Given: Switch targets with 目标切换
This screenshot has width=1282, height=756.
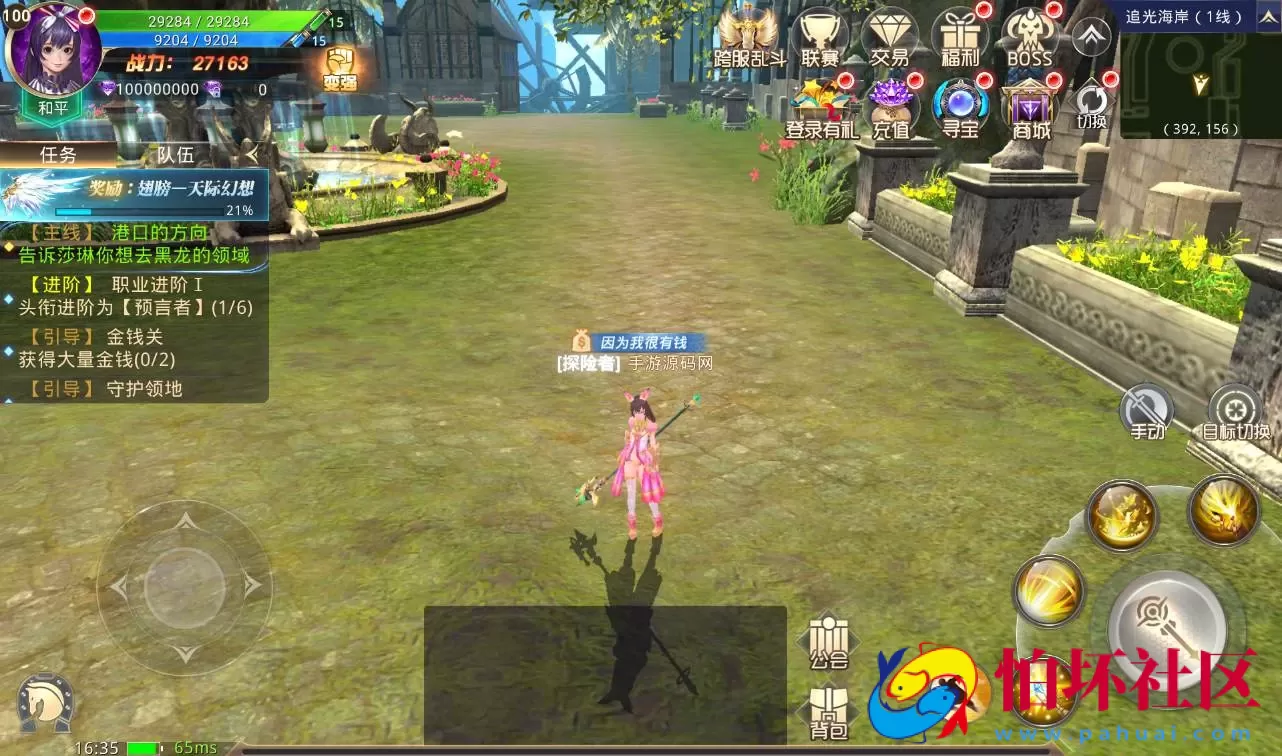Looking at the screenshot, I should point(1236,410).
